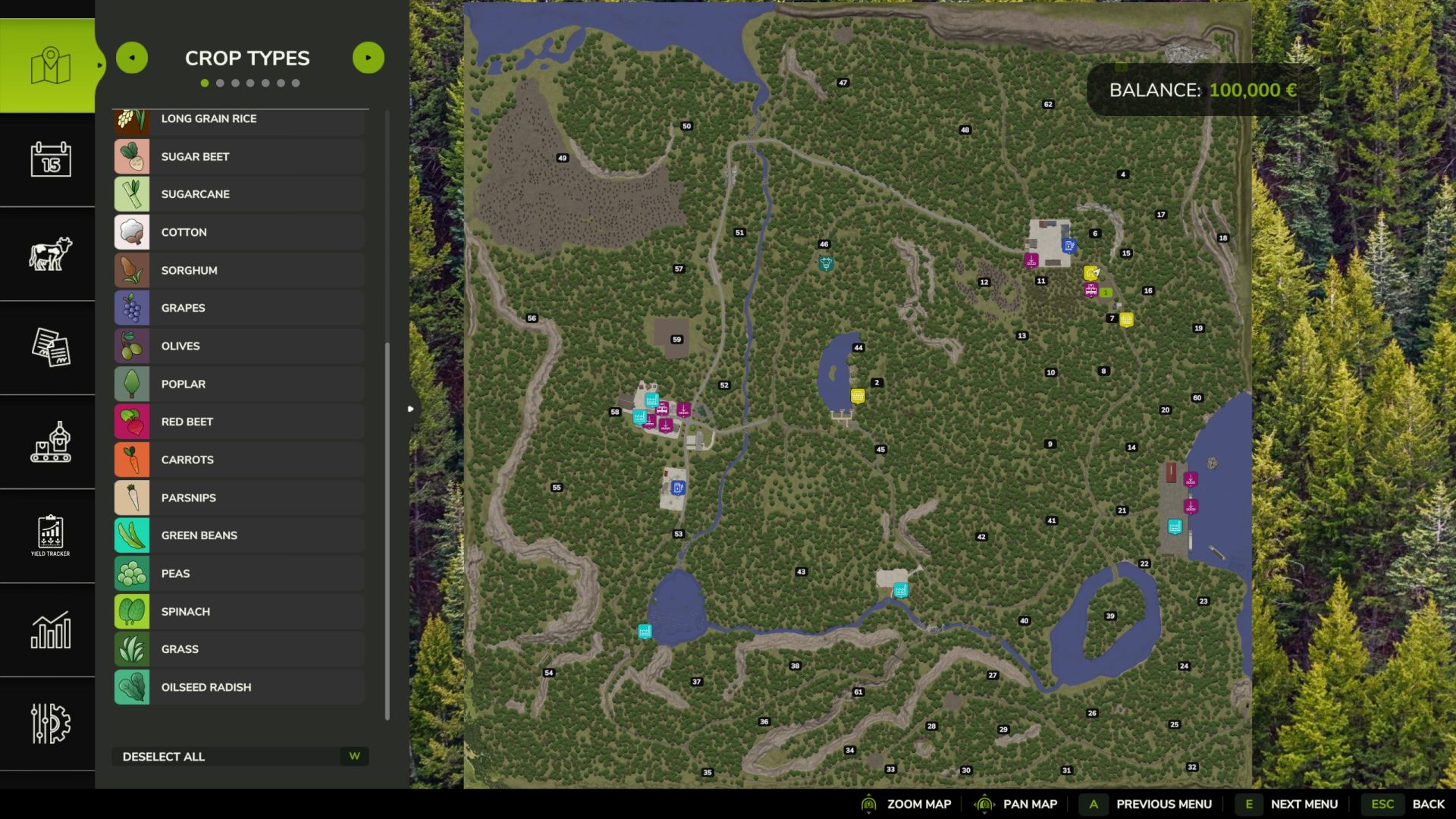Toggle Carrots crop type visibility
Screen dimensions: 1456x819
[x=239, y=460]
